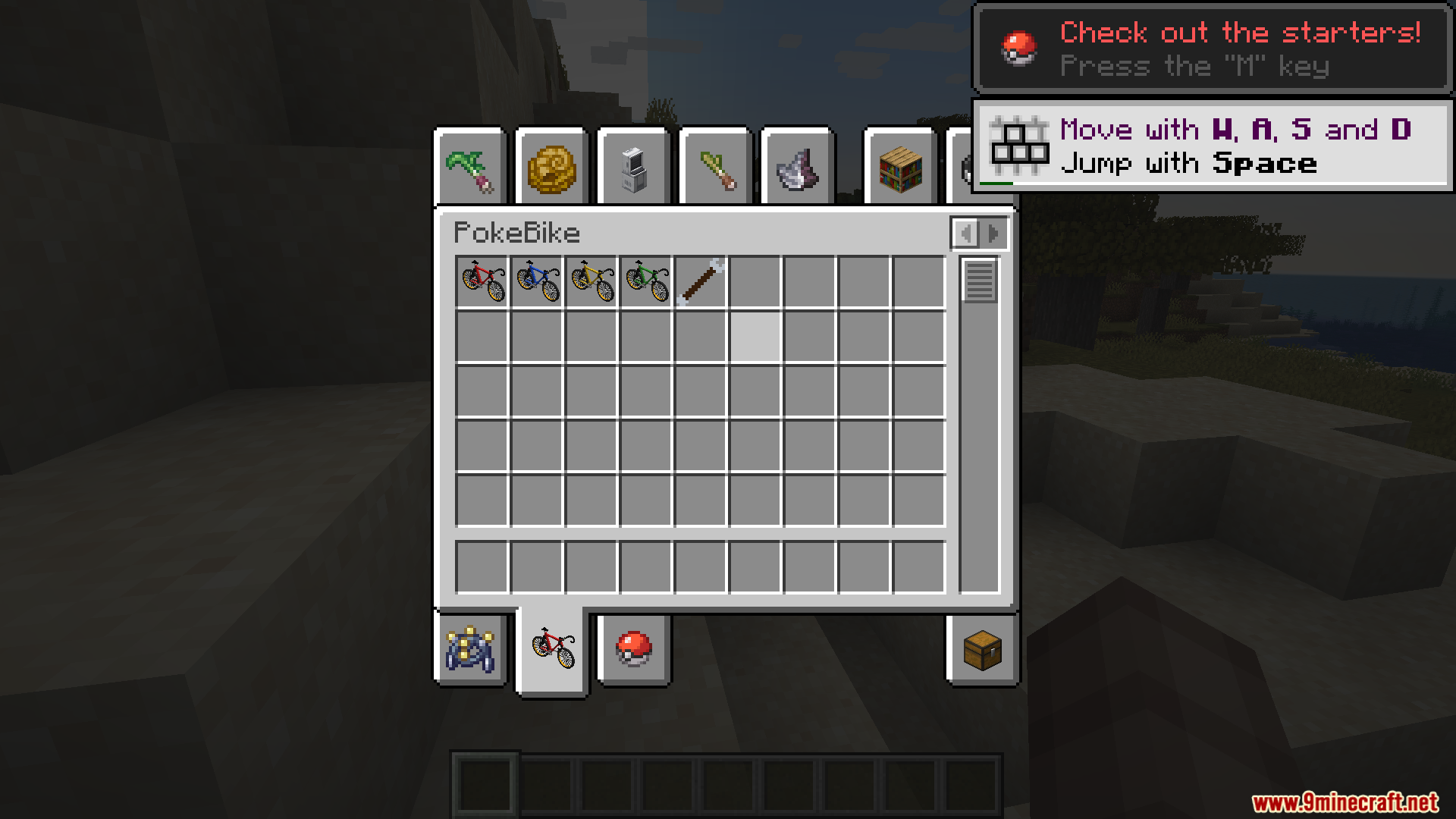Open the bookshelf creative tab
The image size is (1456, 819).
[x=899, y=167]
